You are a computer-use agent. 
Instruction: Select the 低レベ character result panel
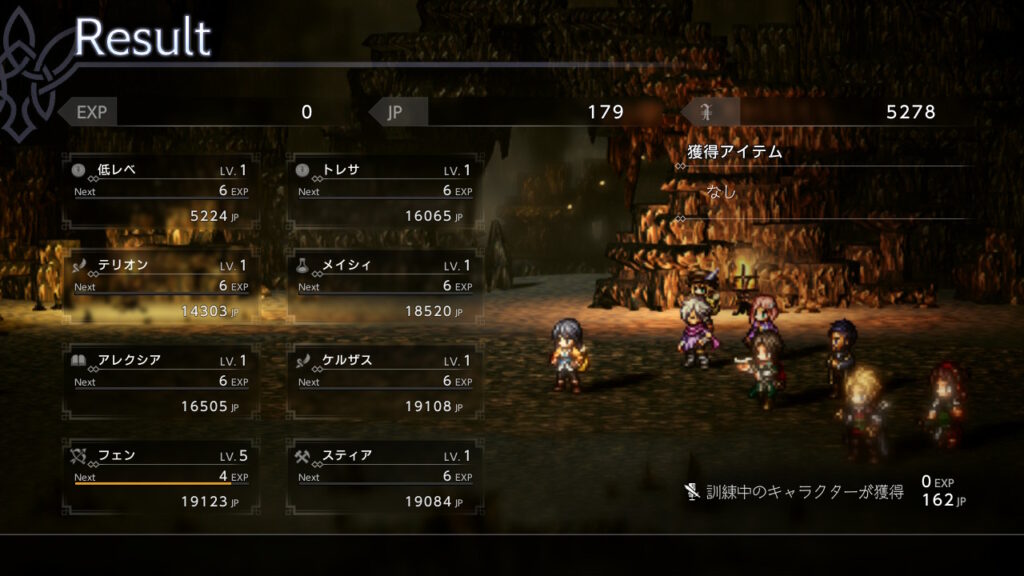[x=160, y=191]
